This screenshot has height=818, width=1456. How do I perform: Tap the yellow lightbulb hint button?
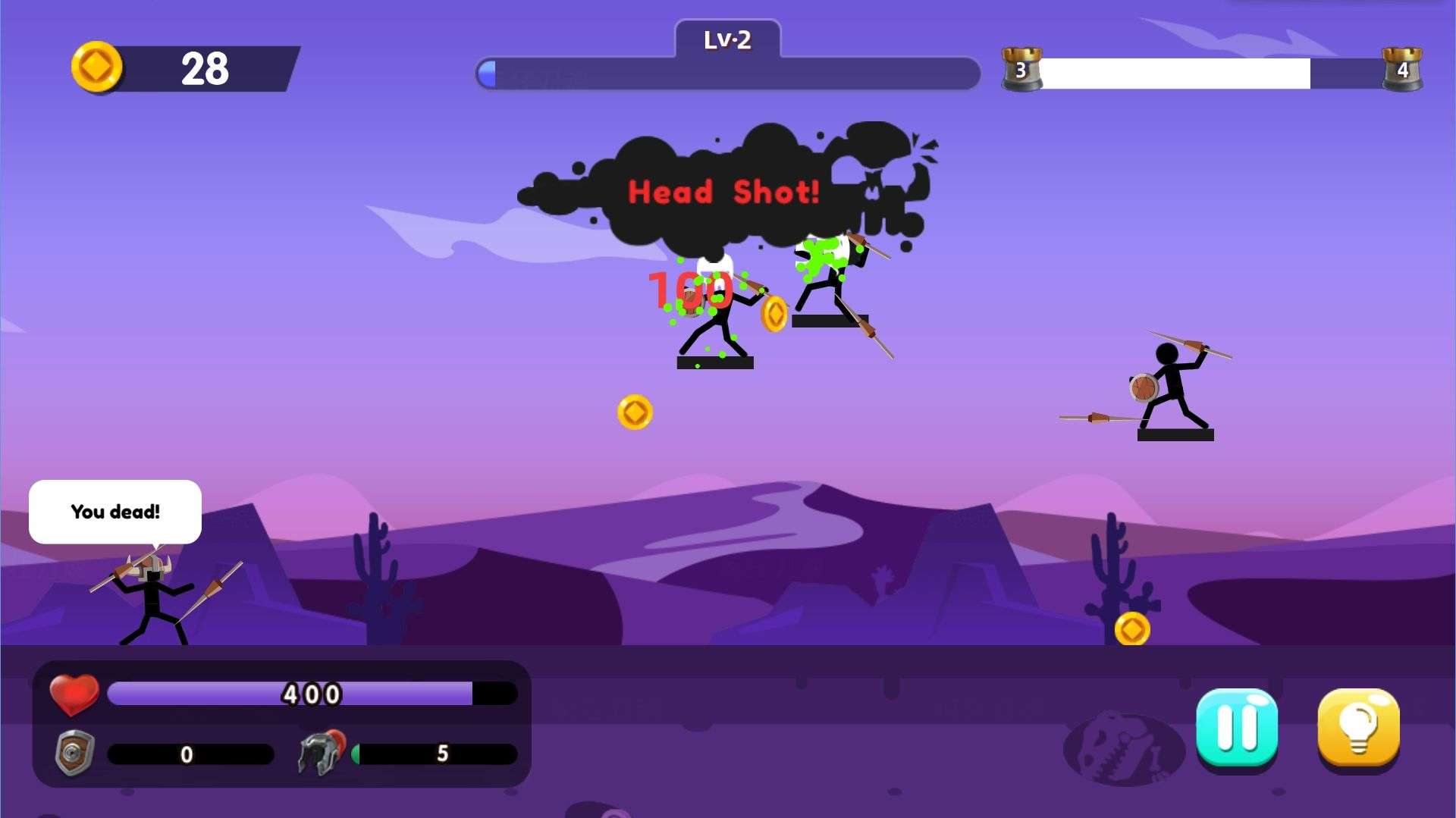[1358, 728]
